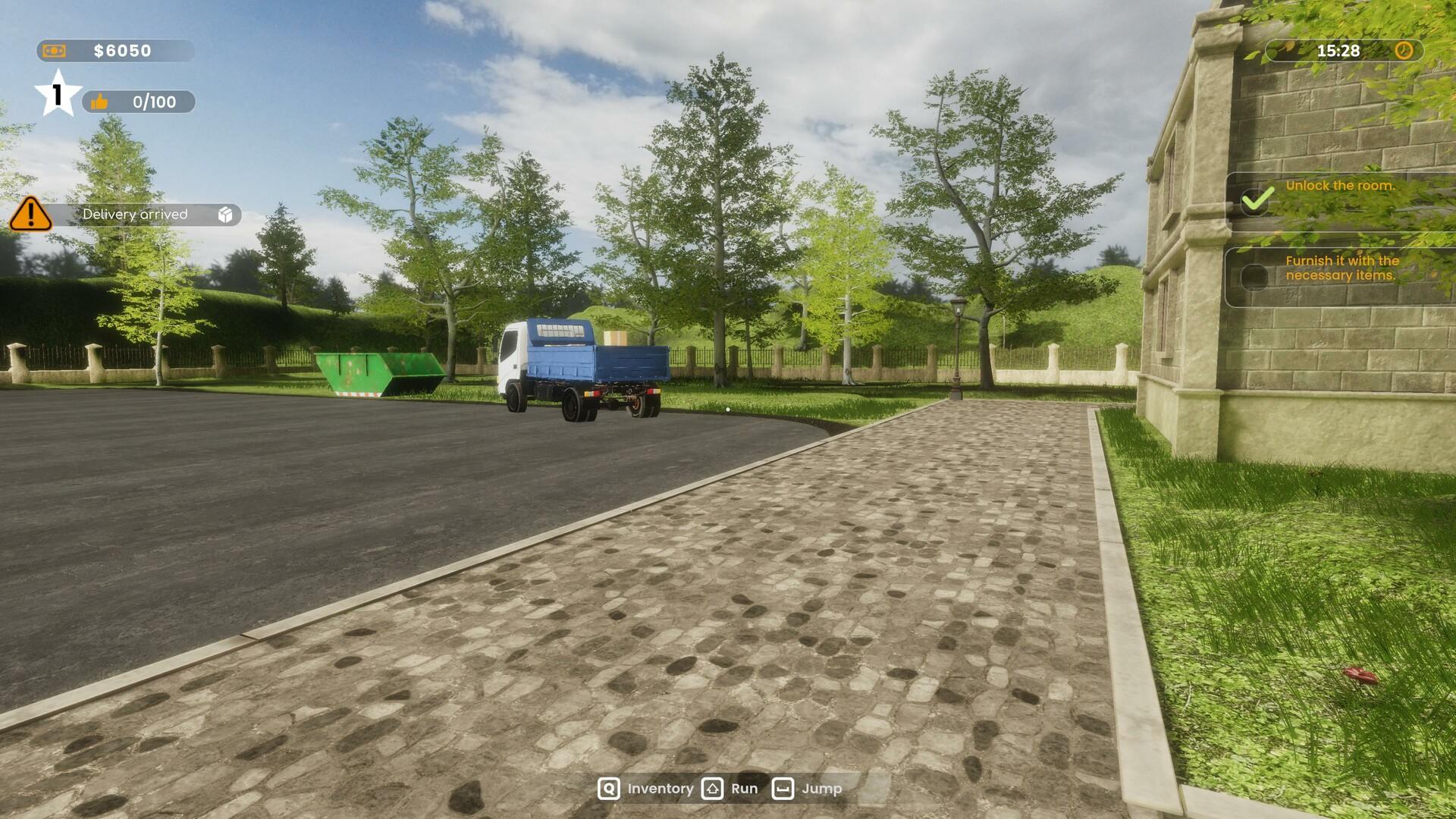
Task: Click the 'Delivery arrived' banner text
Action: tap(136, 215)
